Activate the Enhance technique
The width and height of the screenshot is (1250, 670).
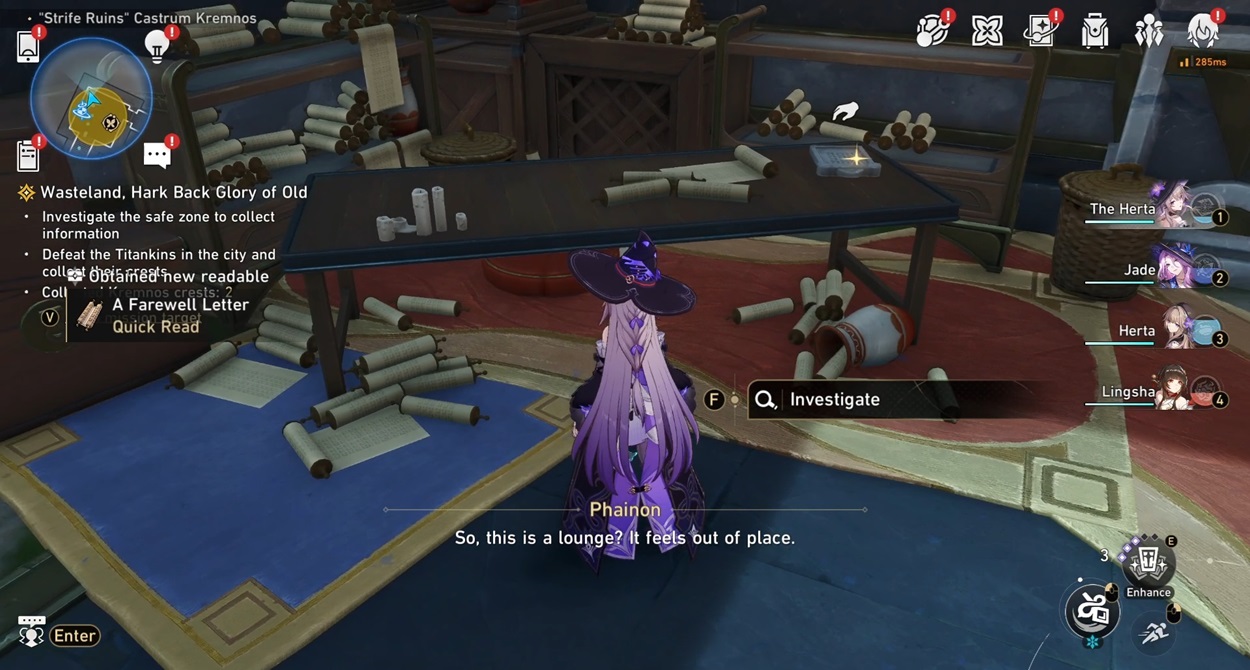pos(1148,565)
